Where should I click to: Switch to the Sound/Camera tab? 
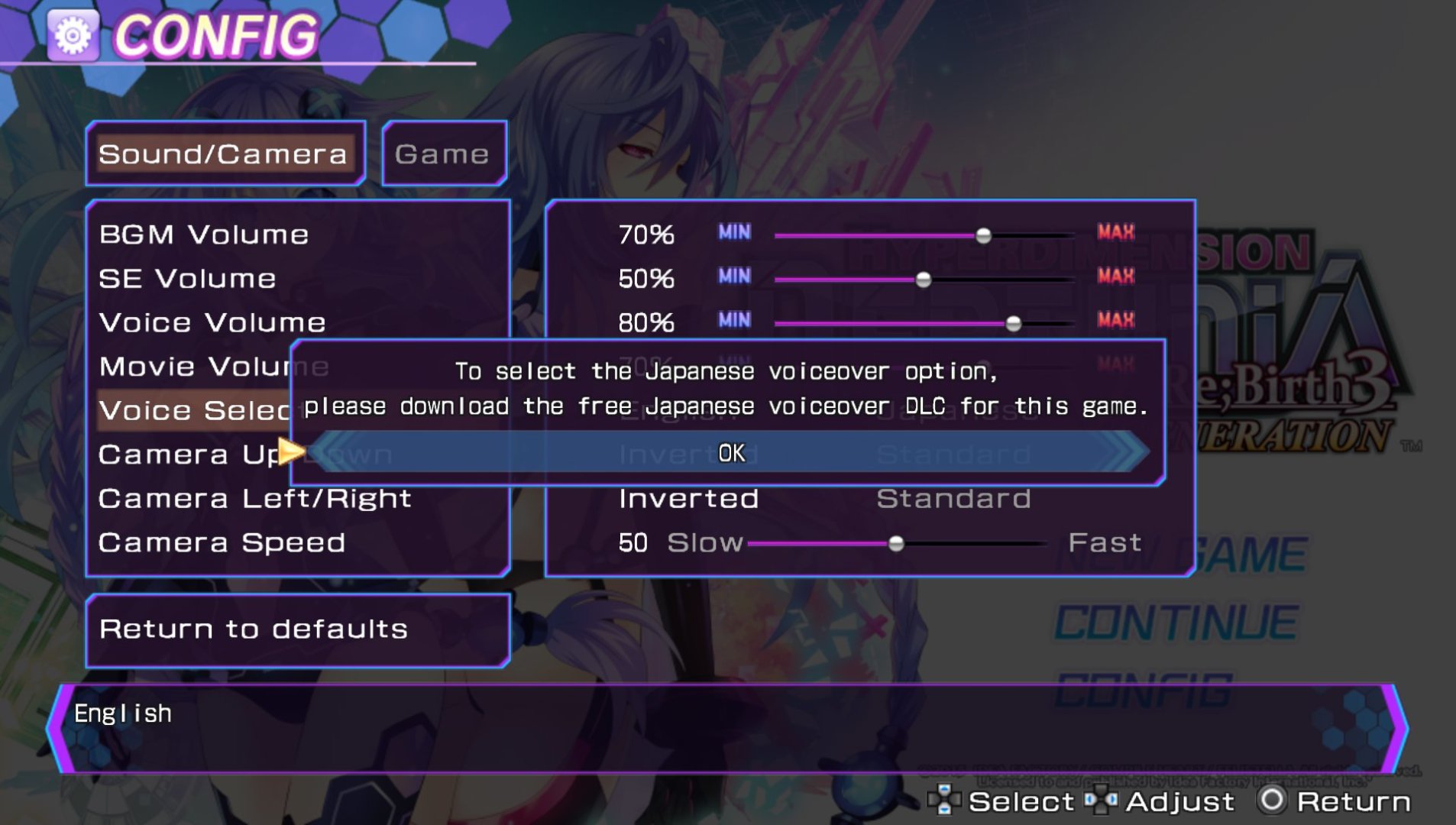pos(223,154)
